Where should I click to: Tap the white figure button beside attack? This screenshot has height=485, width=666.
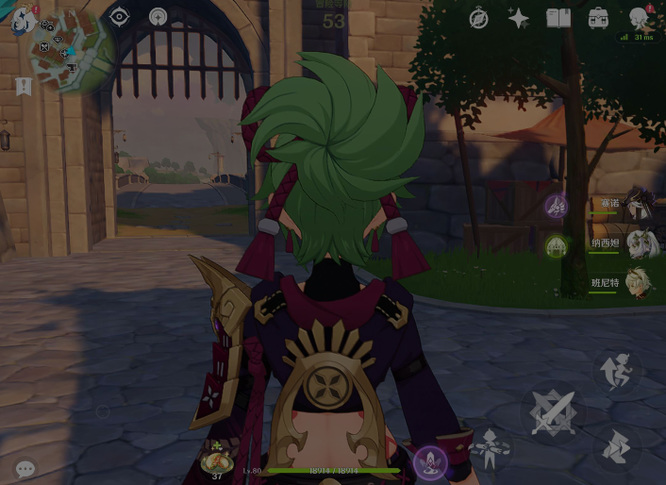pos(490,447)
